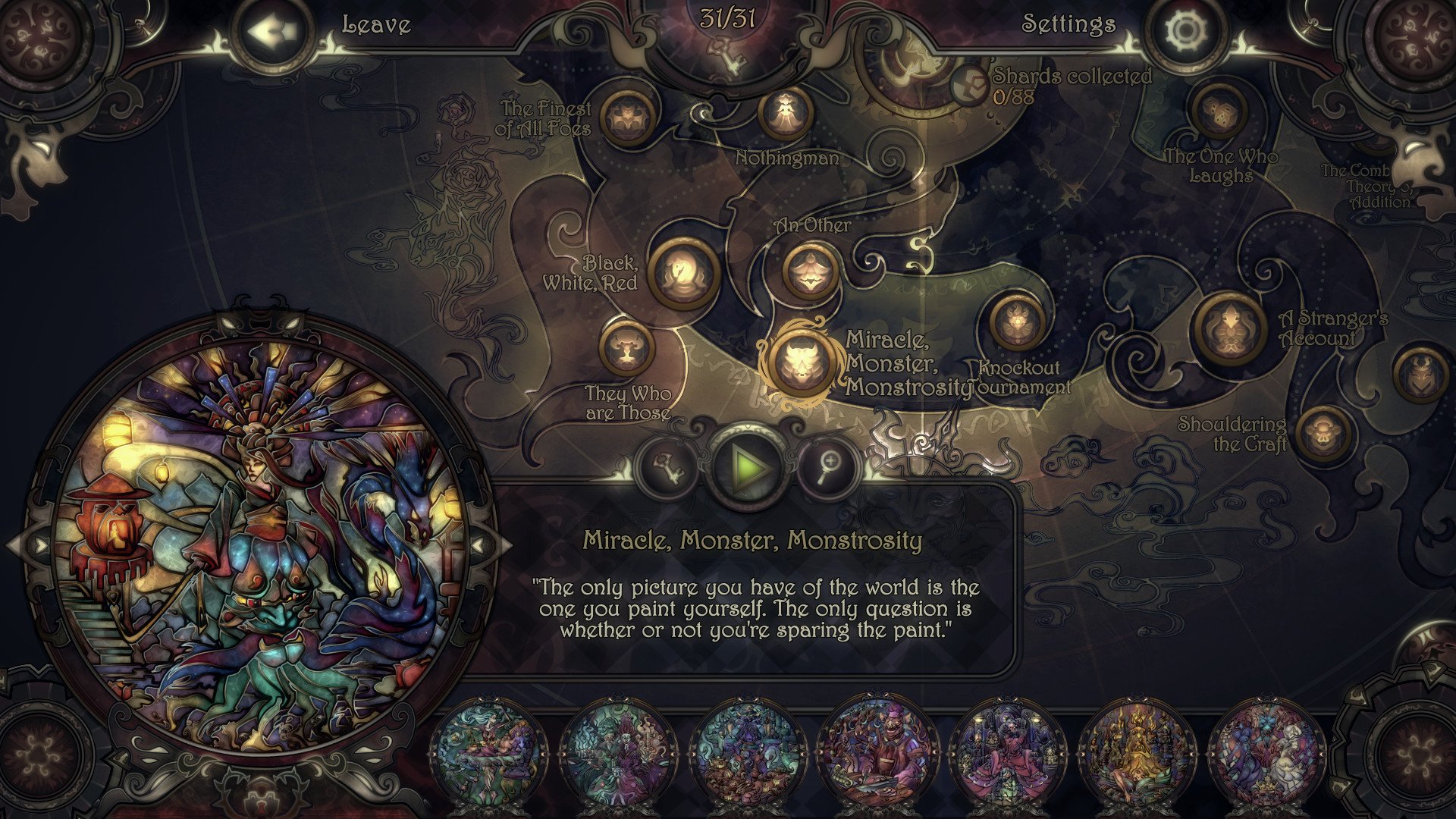This screenshot has width=1456, height=819.
Task: Pick the Black, White, Red level node
Action: [682, 273]
